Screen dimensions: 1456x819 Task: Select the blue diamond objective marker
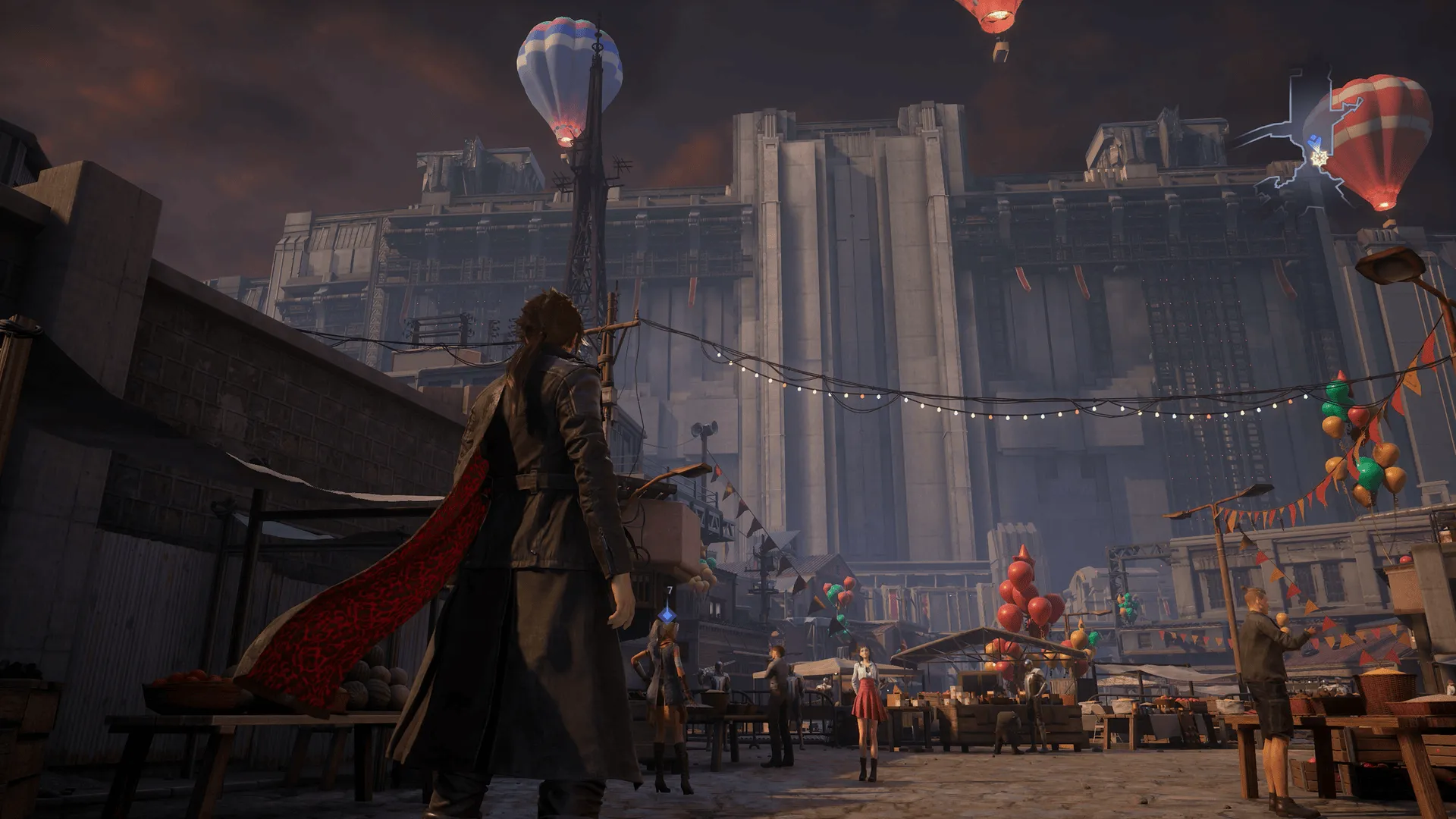(x=667, y=613)
